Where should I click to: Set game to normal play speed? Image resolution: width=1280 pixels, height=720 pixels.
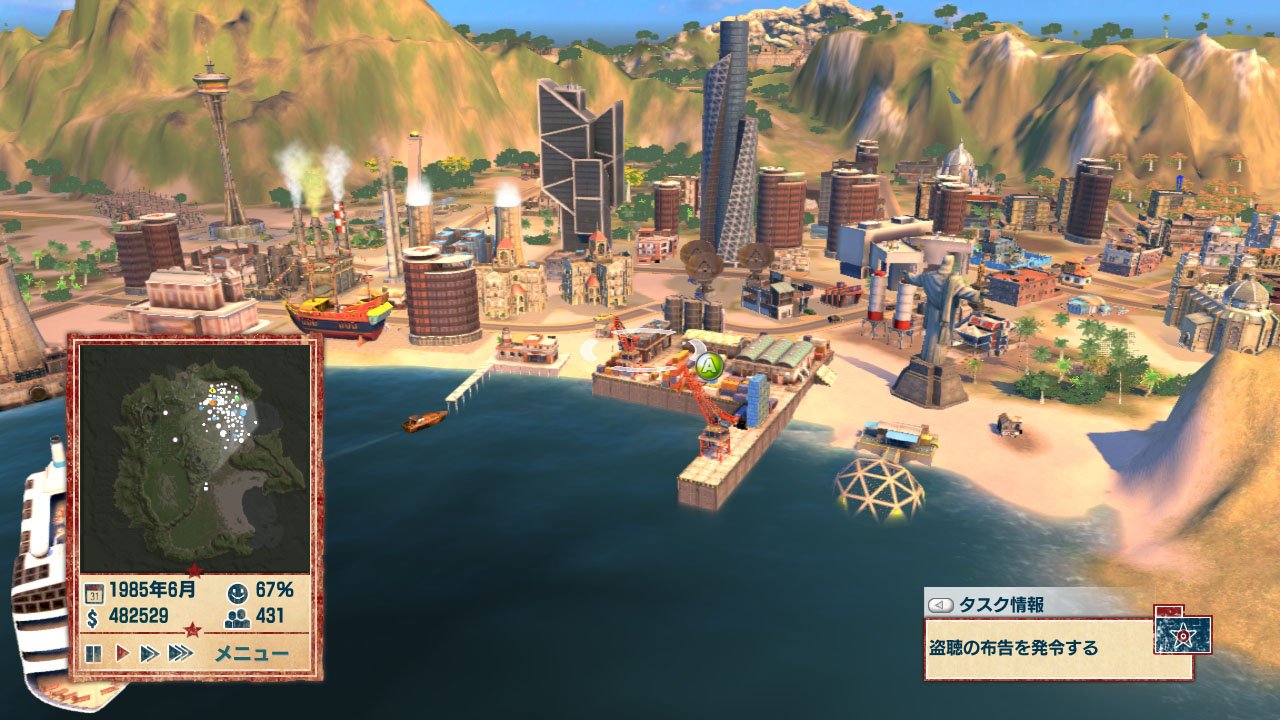pyautogui.click(x=122, y=654)
